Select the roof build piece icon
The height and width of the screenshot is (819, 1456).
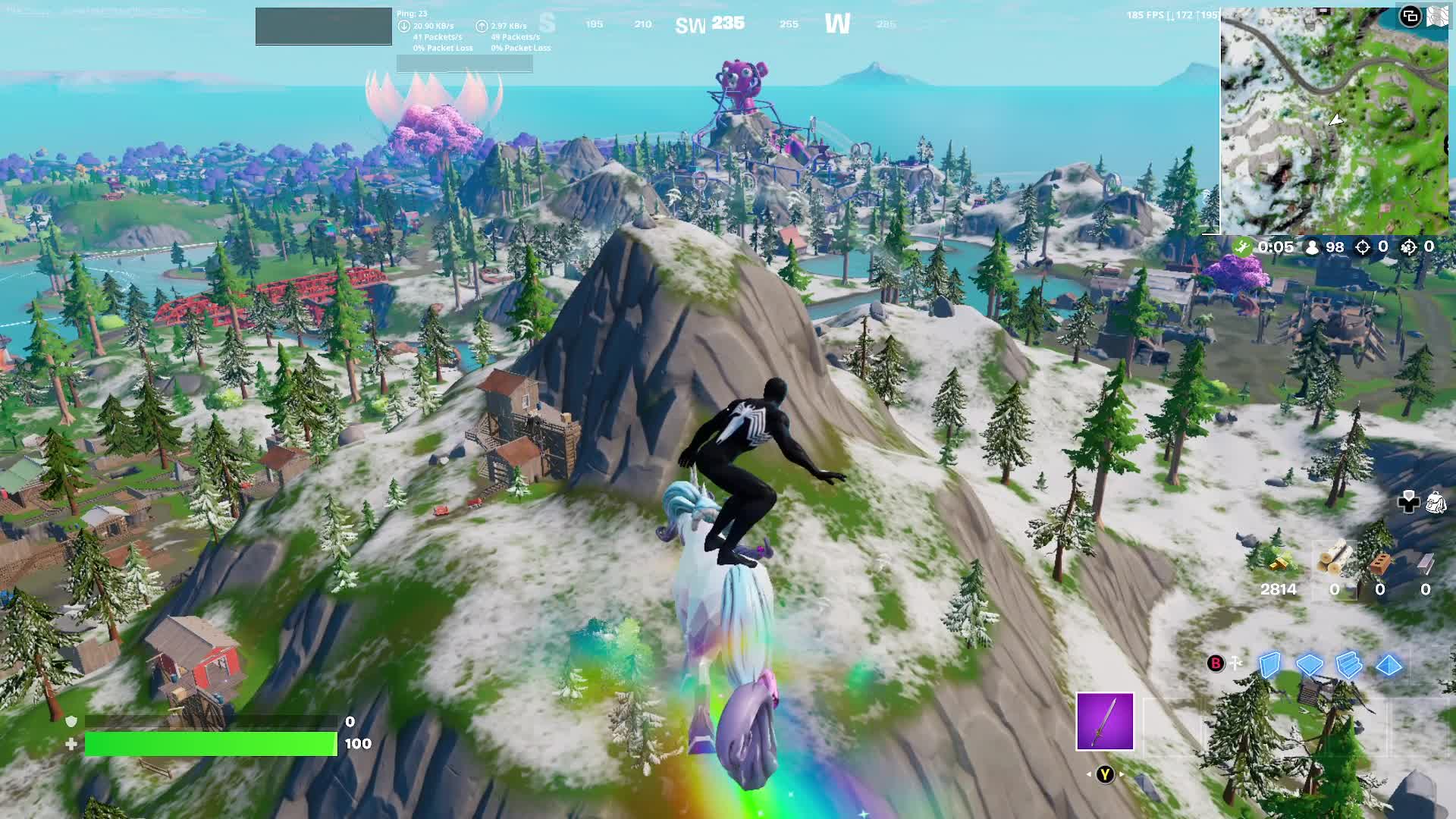1390,664
